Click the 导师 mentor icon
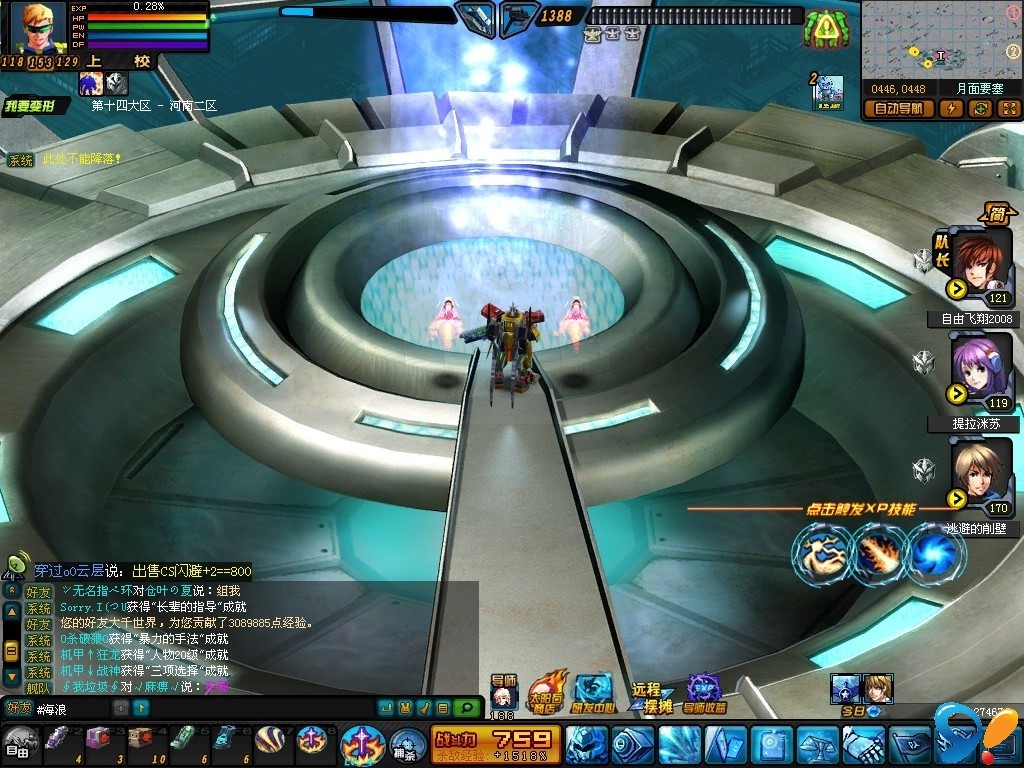Image resolution: width=1024 pixels, height=768 pixels. 503,695
